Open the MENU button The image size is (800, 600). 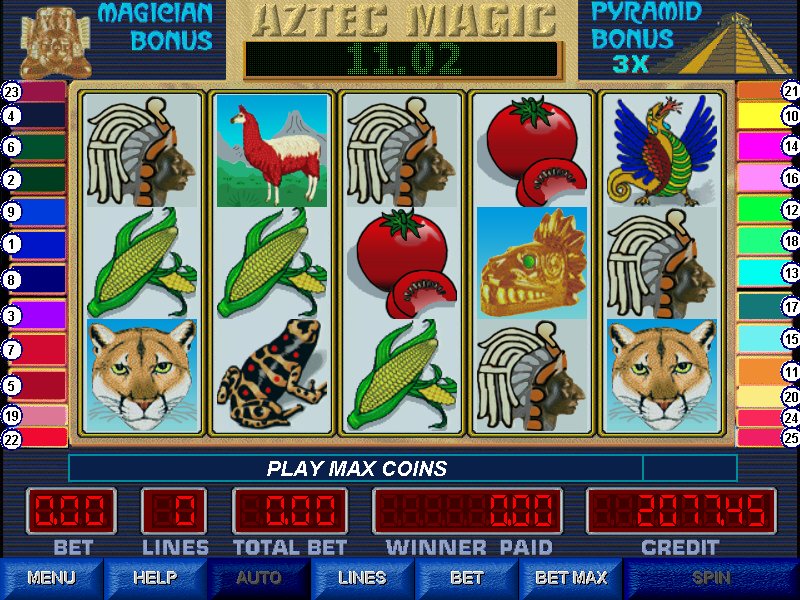[x=51, y=578]
